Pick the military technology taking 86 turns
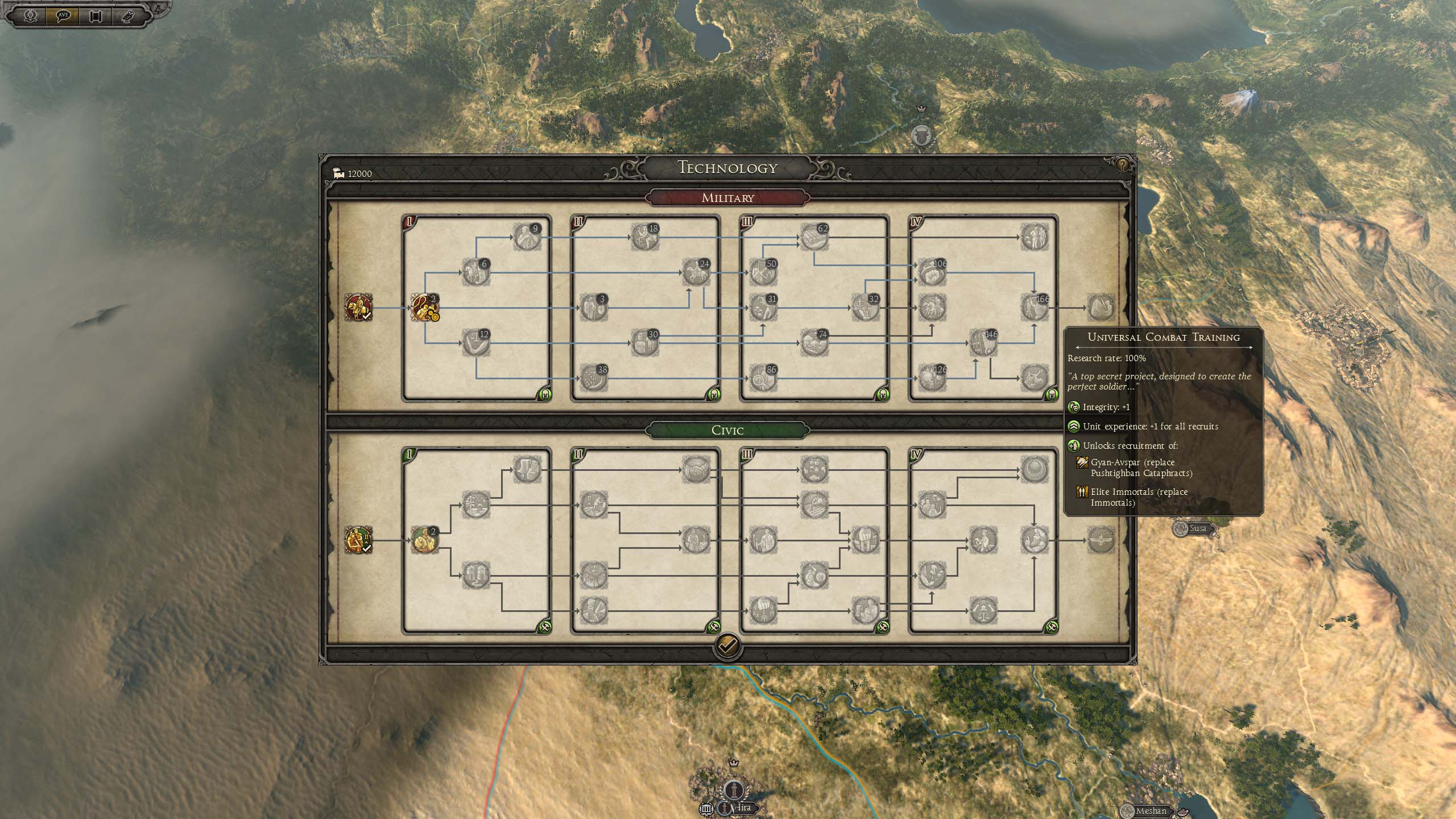The height and width of the screenshot is (819, 1456). coord(763,377)
